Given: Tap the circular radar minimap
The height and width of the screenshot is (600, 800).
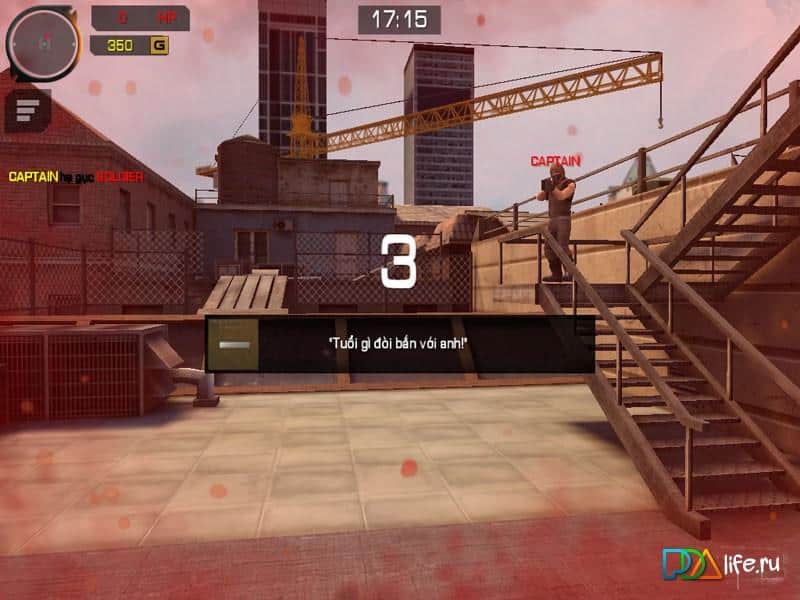Looking at the screenshot, I should pyautogui.click(x=43, y=42).
